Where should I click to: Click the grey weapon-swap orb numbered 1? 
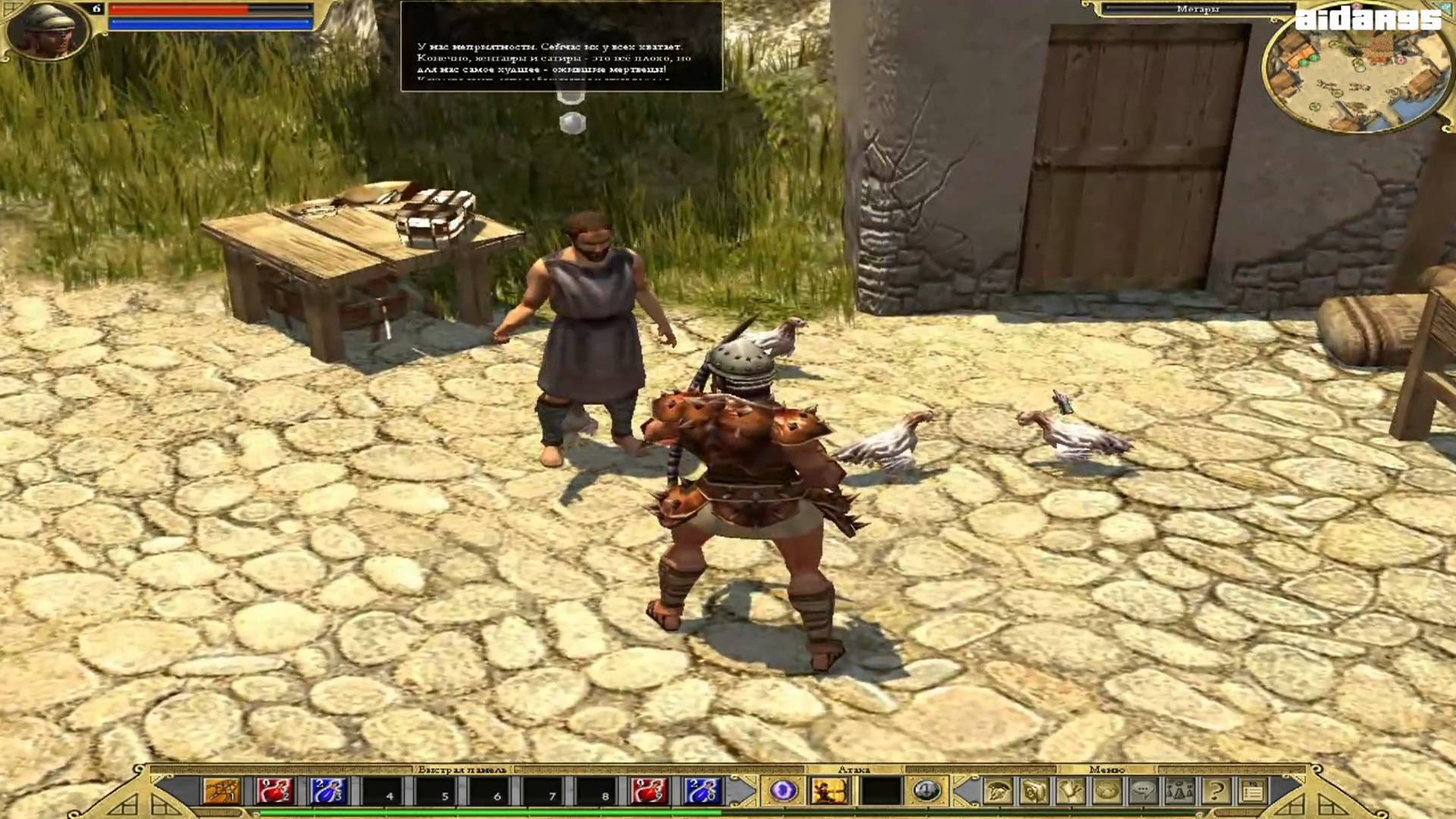[926, 791]
